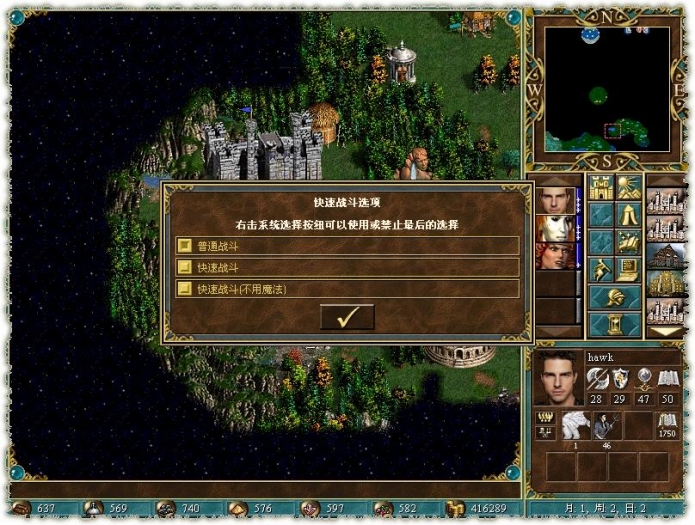Screen dimensions: 695x525
Task: End the turn with the hourglass button
Action: click(615, 325)
